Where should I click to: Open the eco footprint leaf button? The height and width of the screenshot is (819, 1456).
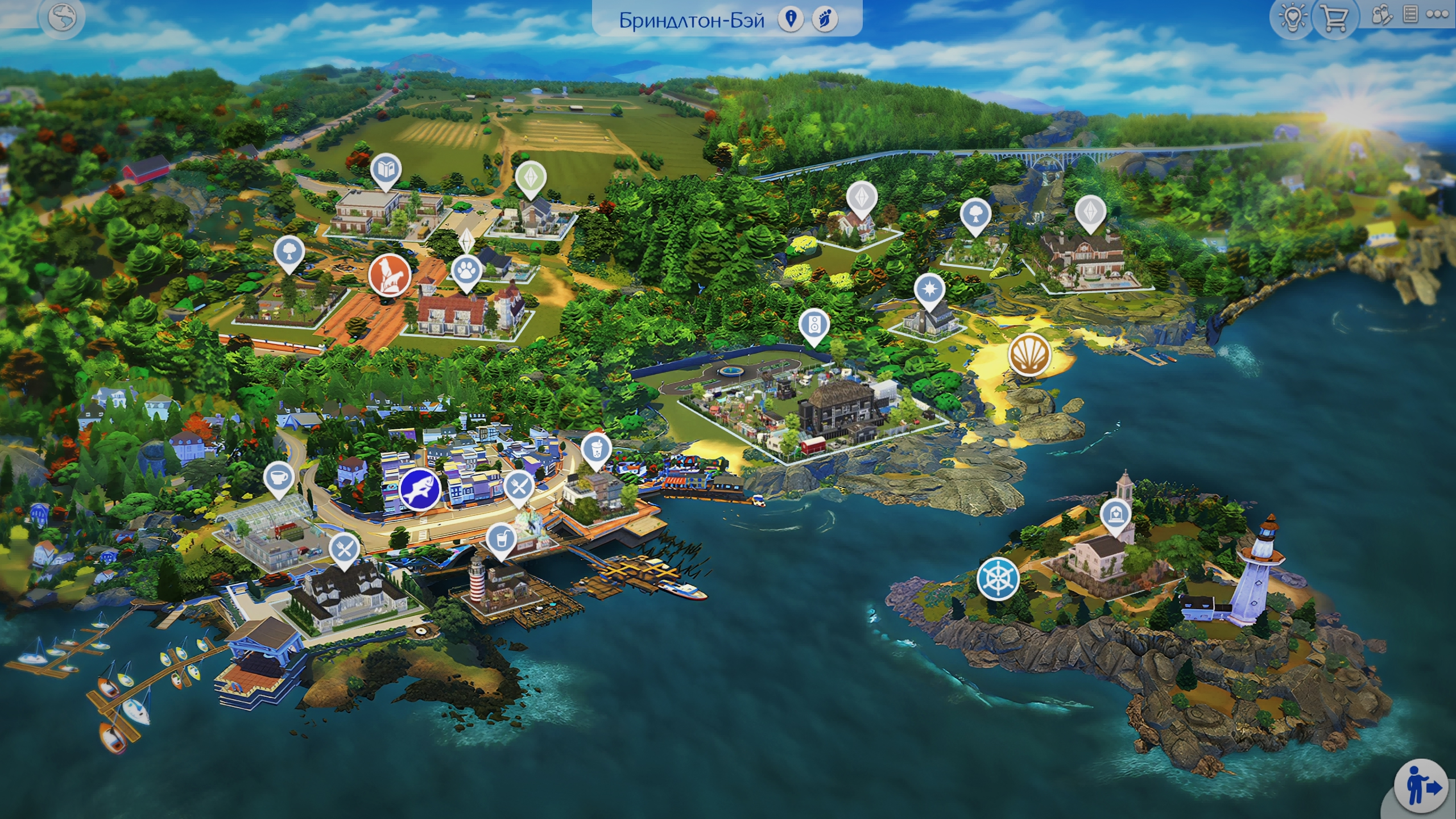825,19
